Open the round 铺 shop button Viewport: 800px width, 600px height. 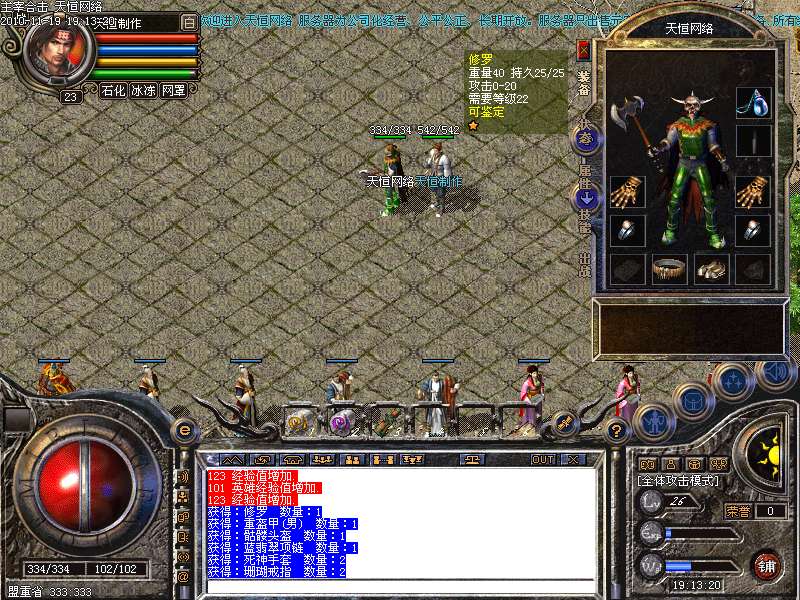point(767,565)
